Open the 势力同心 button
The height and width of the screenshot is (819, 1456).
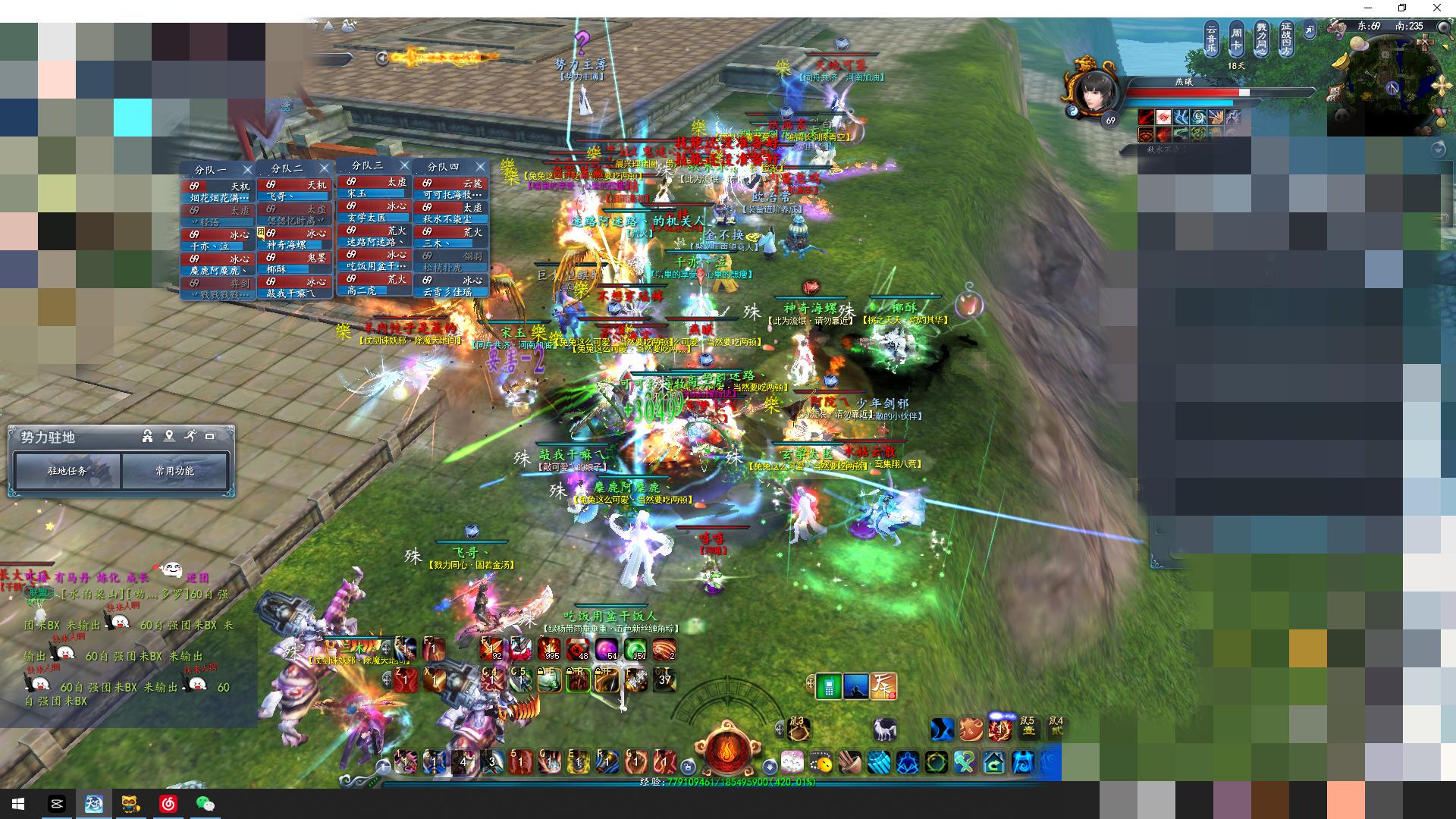[1261, 39]
